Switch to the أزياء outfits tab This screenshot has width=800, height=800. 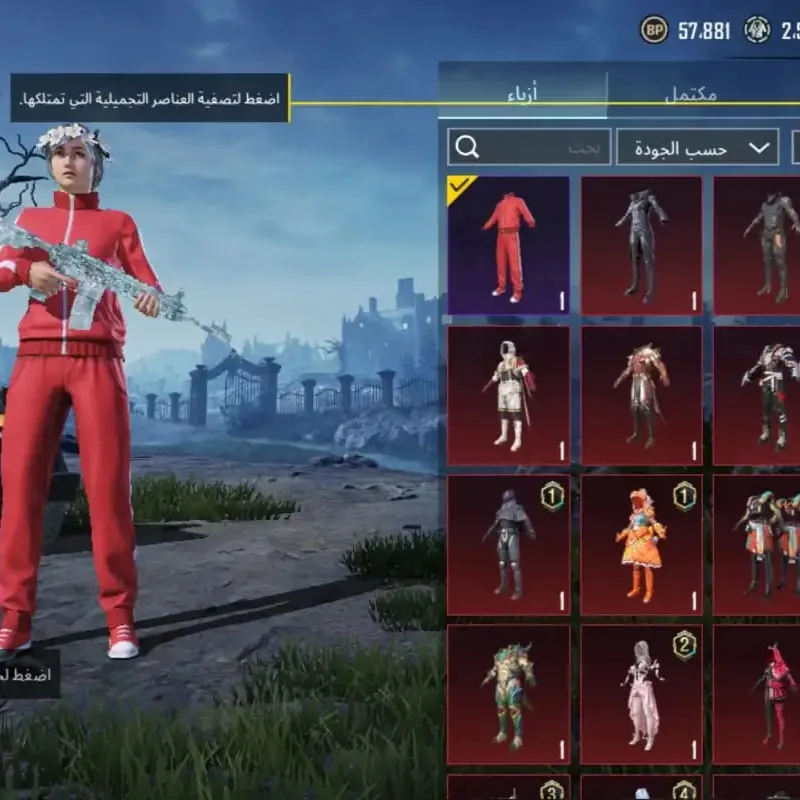(522, 96)
